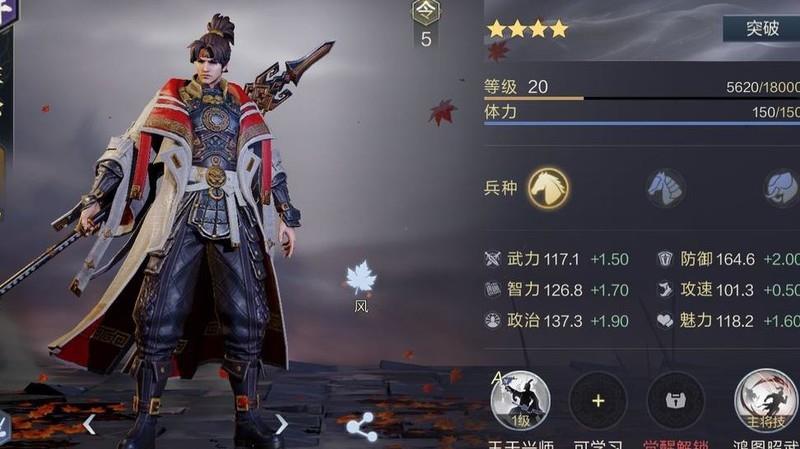View the 主将技 commander skill icon

coord(765,401)
